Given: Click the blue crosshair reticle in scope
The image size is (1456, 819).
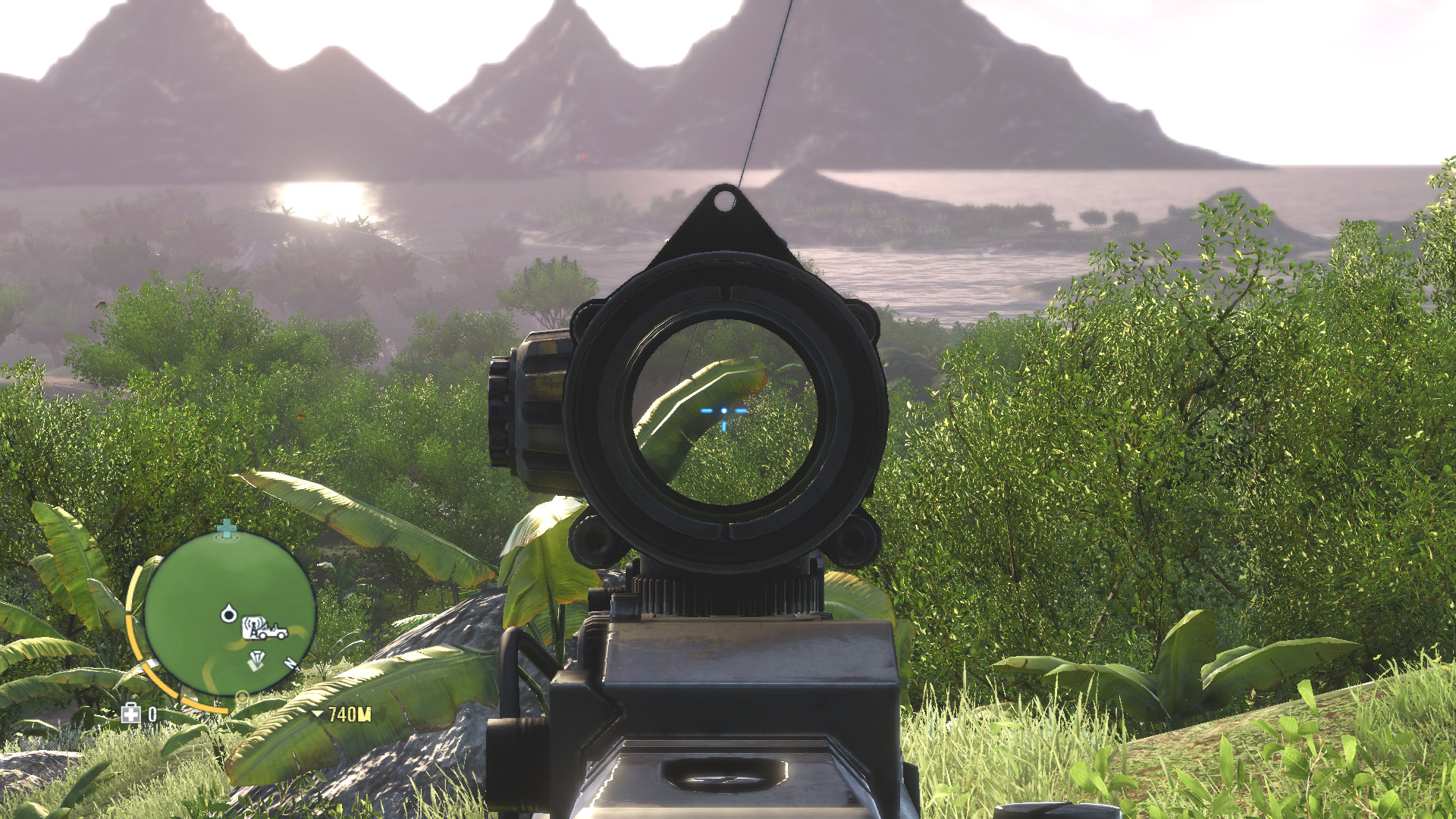Looking at the screenshot, I should point(724,409).
